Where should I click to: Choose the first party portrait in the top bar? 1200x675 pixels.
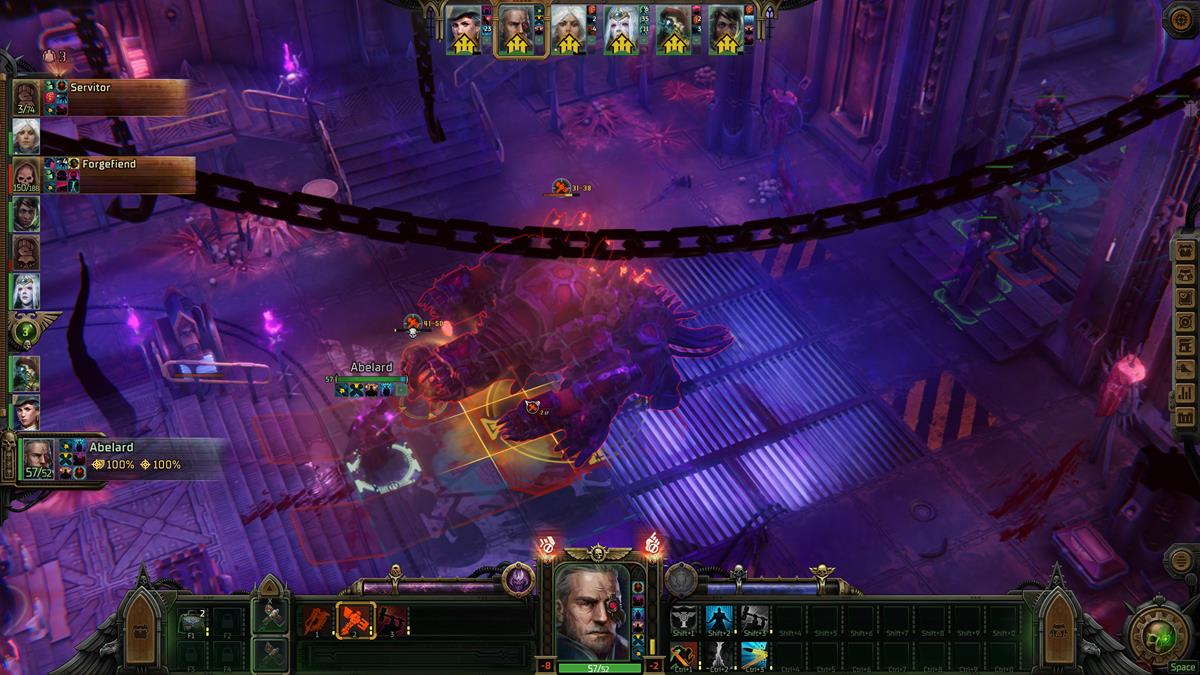[x=464, y=30]
